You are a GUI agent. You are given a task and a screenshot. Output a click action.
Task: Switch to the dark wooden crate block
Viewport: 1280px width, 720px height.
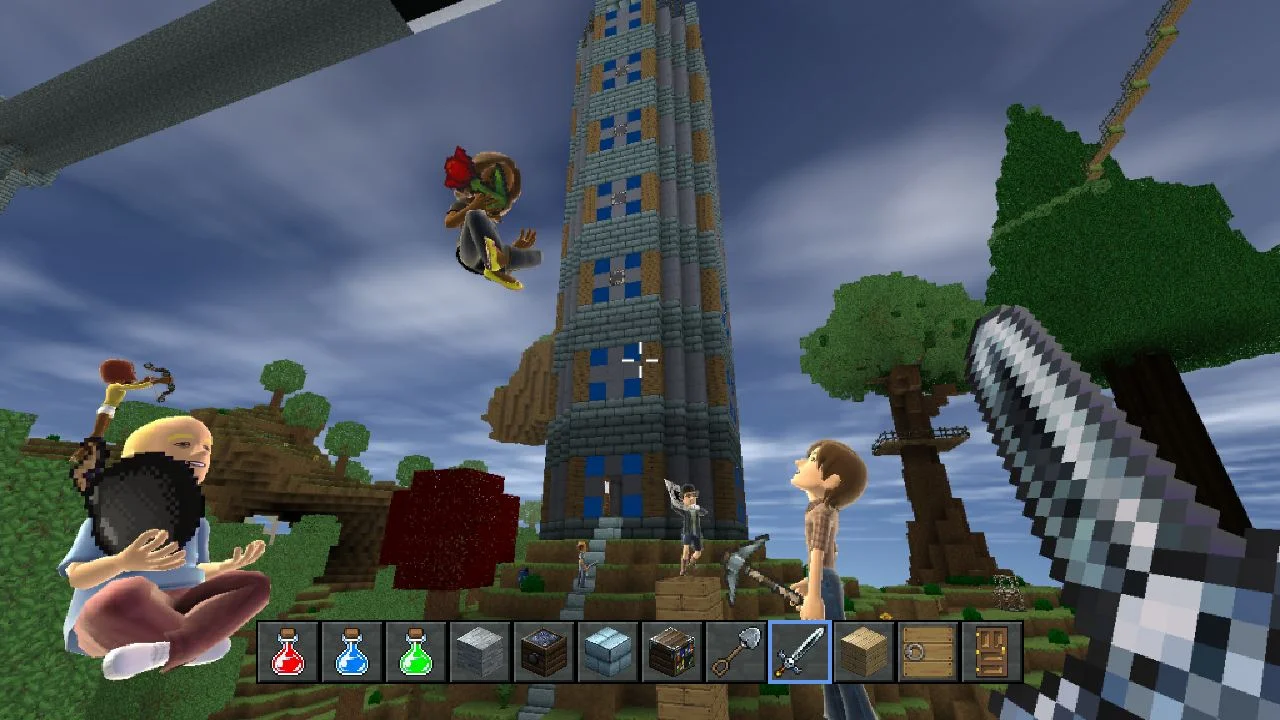tap(544, 652)
